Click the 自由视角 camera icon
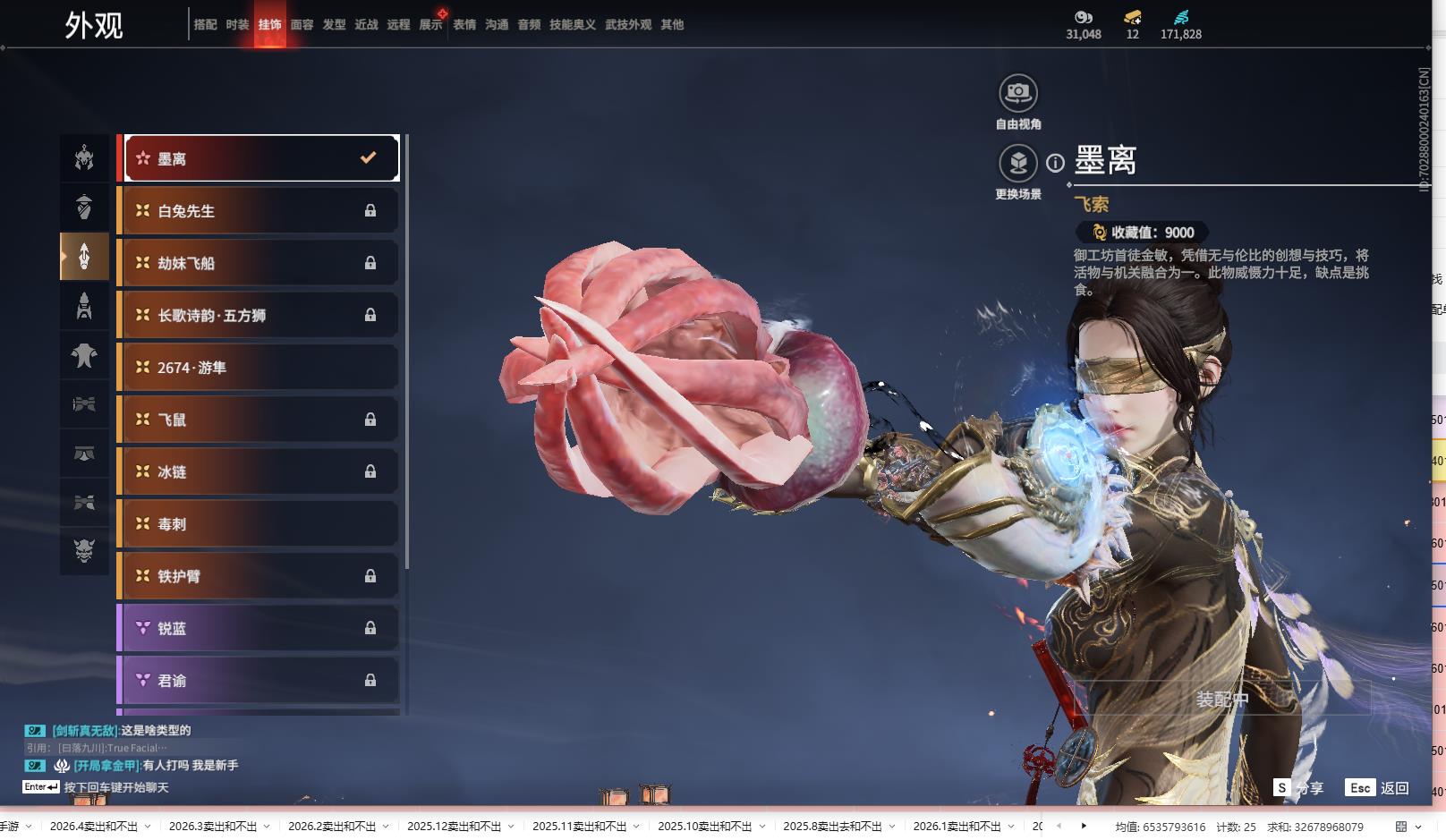 click(x=1017, y=93)
